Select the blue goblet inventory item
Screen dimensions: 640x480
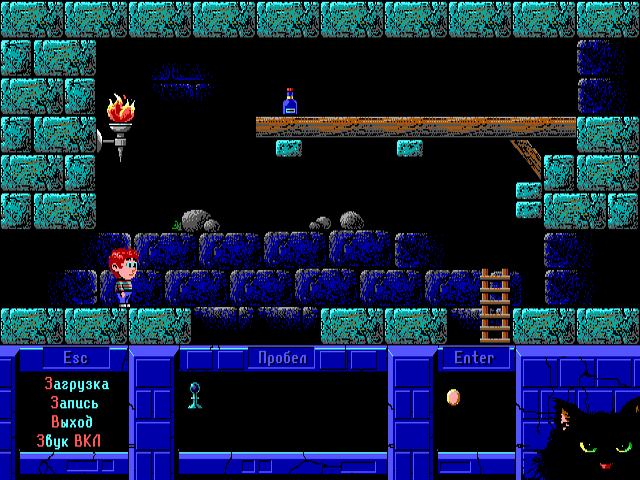195,395
